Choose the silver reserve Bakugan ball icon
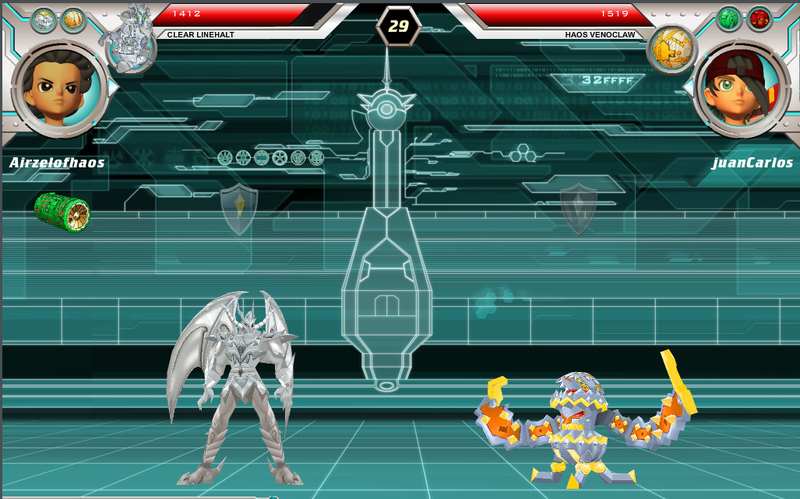Image resolution: width=800 pixels, height=499 pixels. pos(43,19)
